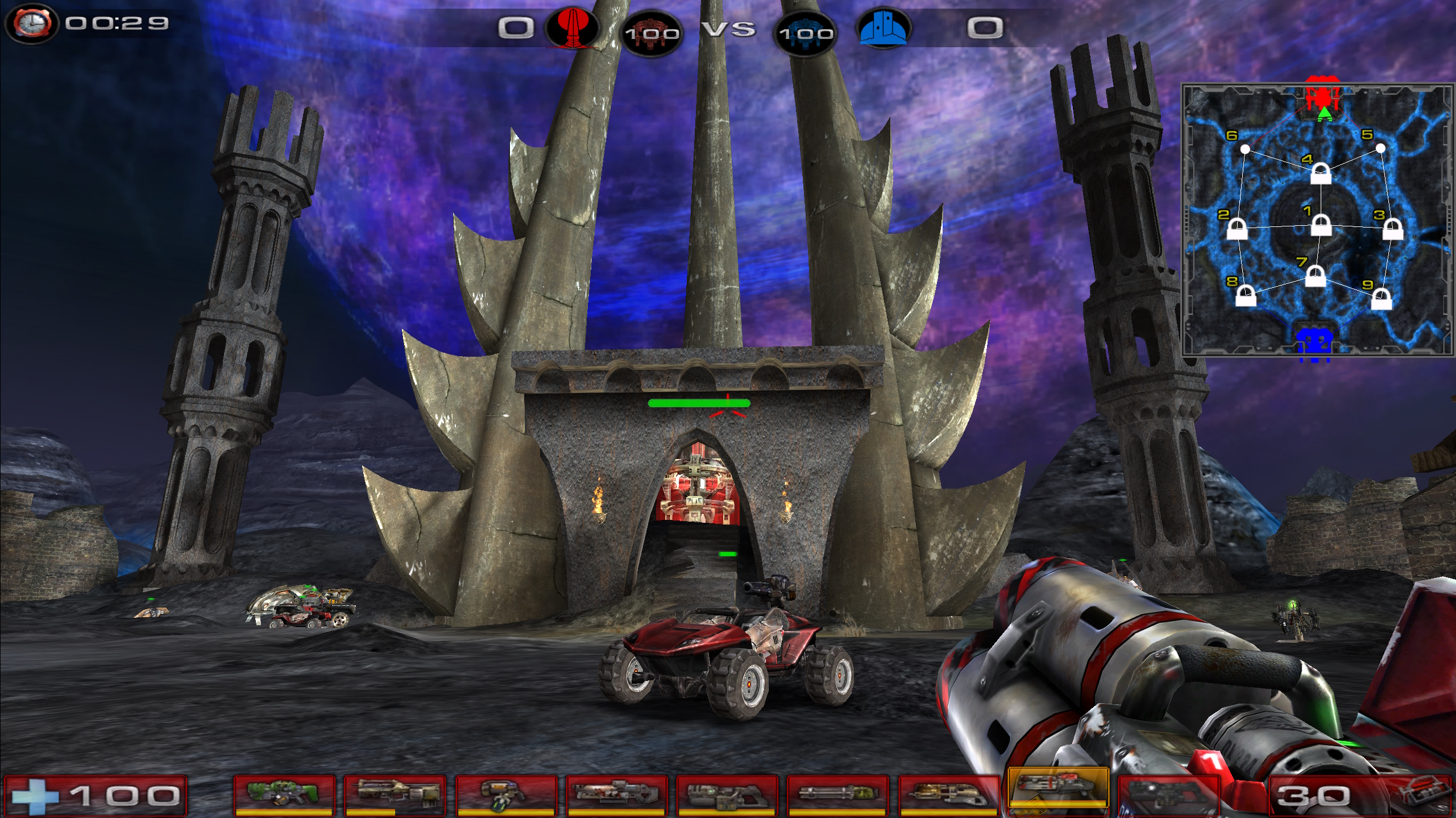The width and height of the screenshot is (1456, 818).
Task: Choose locked node 3 on the minimap
Action: [1392, 229]
